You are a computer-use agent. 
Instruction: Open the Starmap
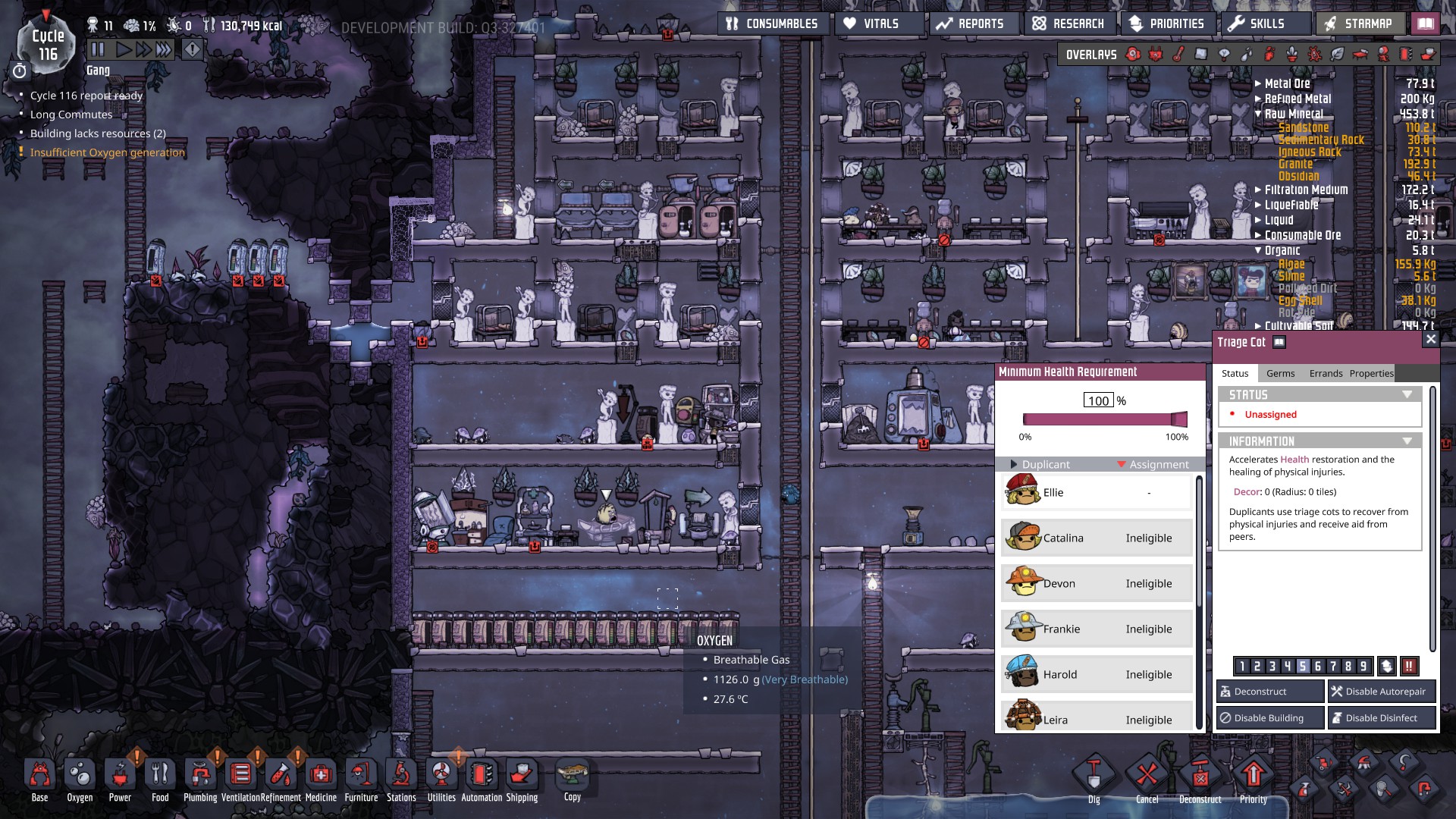[1359, 24]
